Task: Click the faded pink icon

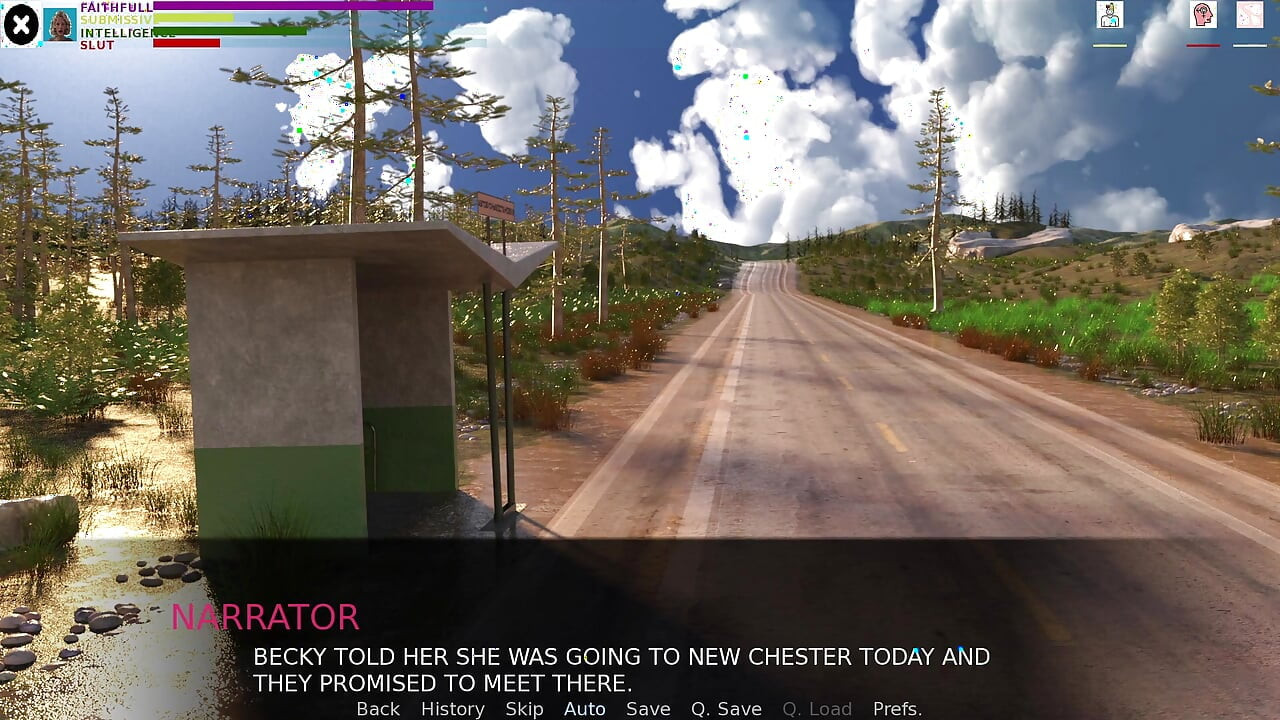Action: coord(1249,15)
